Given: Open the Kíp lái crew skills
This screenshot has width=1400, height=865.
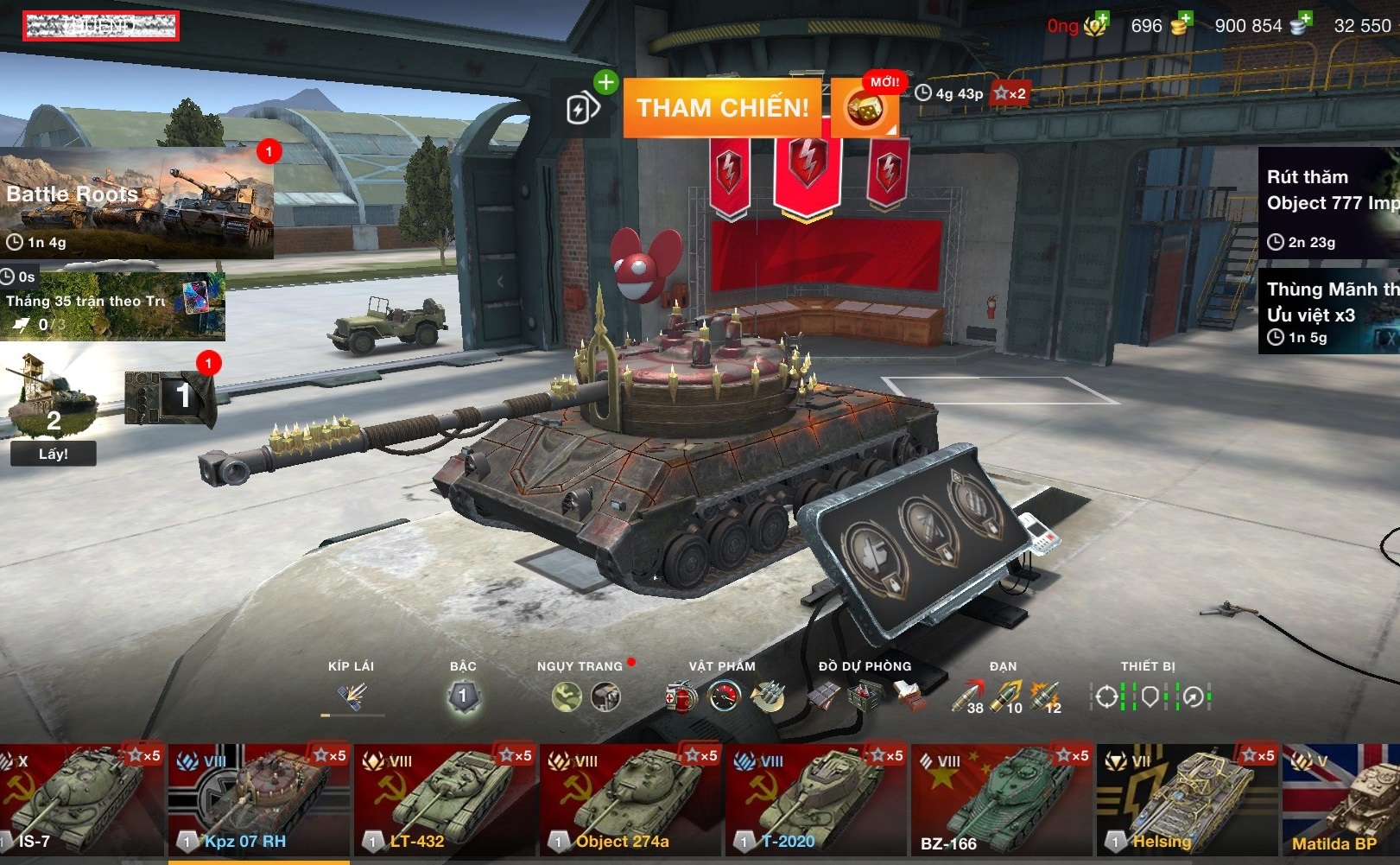Looking at the screenshot, I should coord(352,696).
